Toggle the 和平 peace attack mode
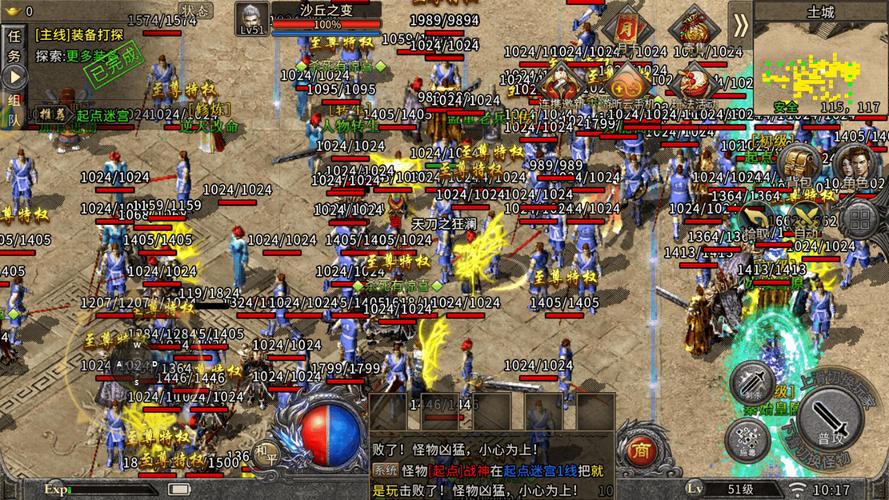 click(265, 454)
